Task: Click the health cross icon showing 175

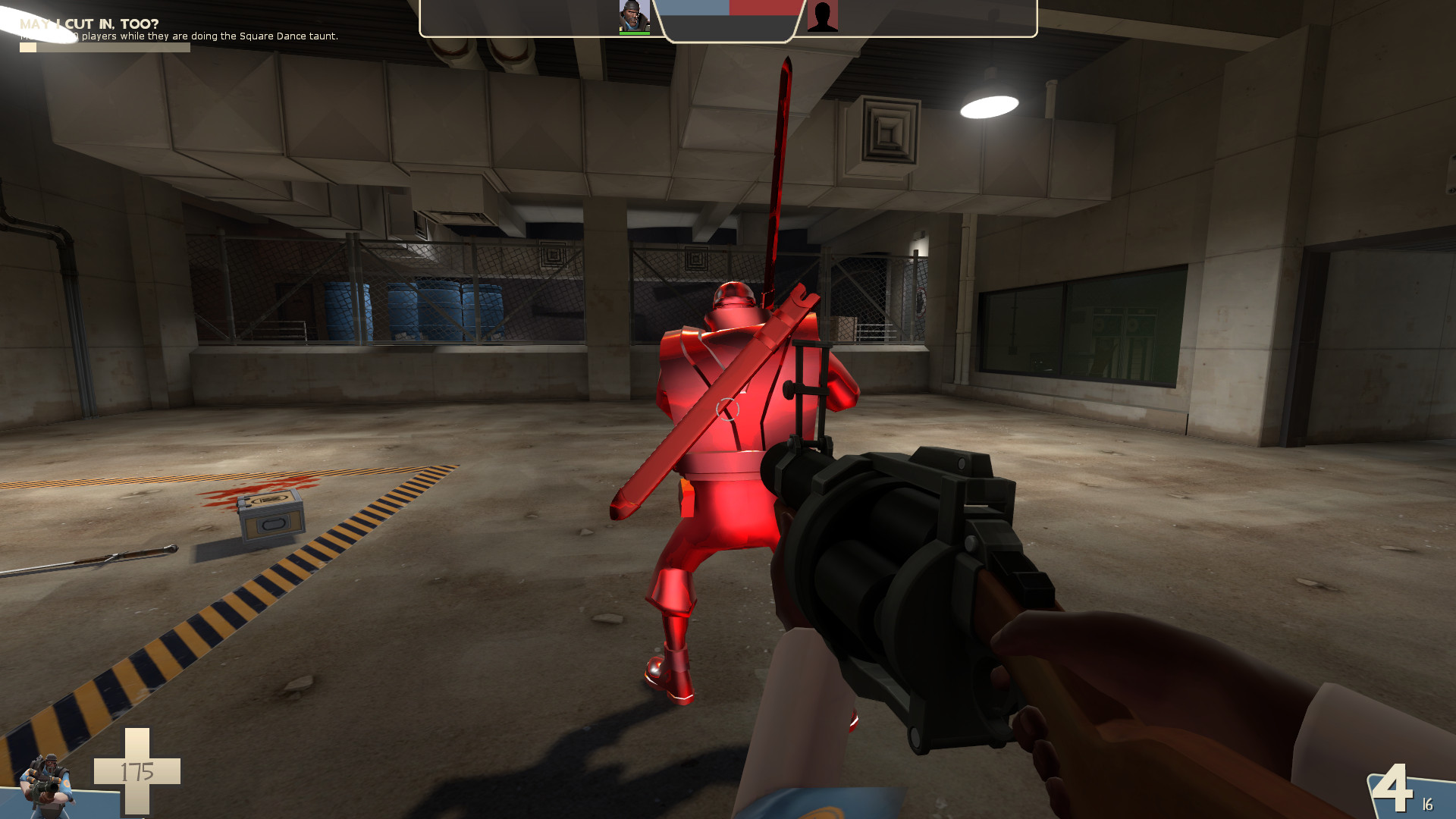Action: click(136, 771)
